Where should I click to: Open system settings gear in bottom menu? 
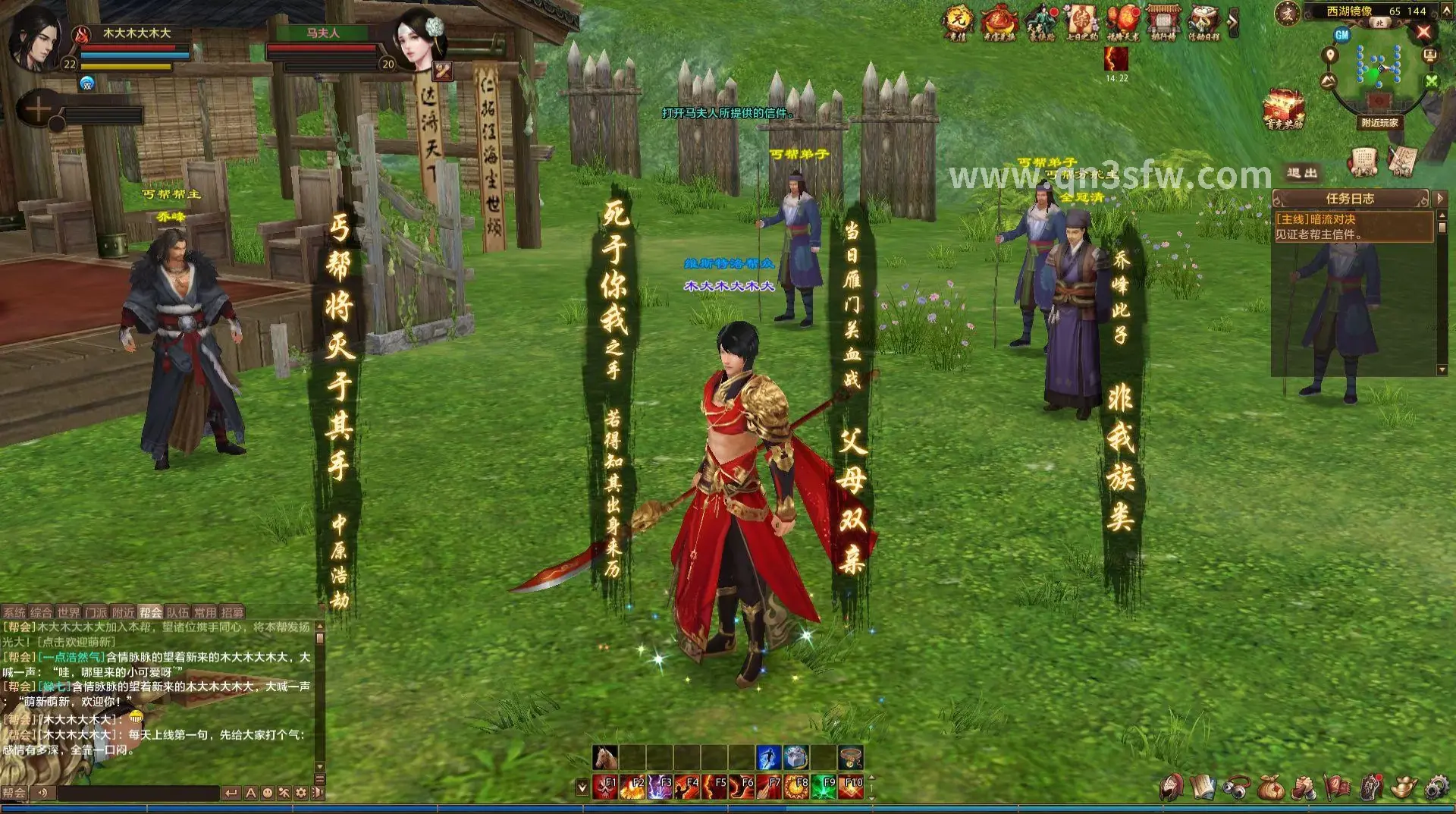(x=1436, y=788)
